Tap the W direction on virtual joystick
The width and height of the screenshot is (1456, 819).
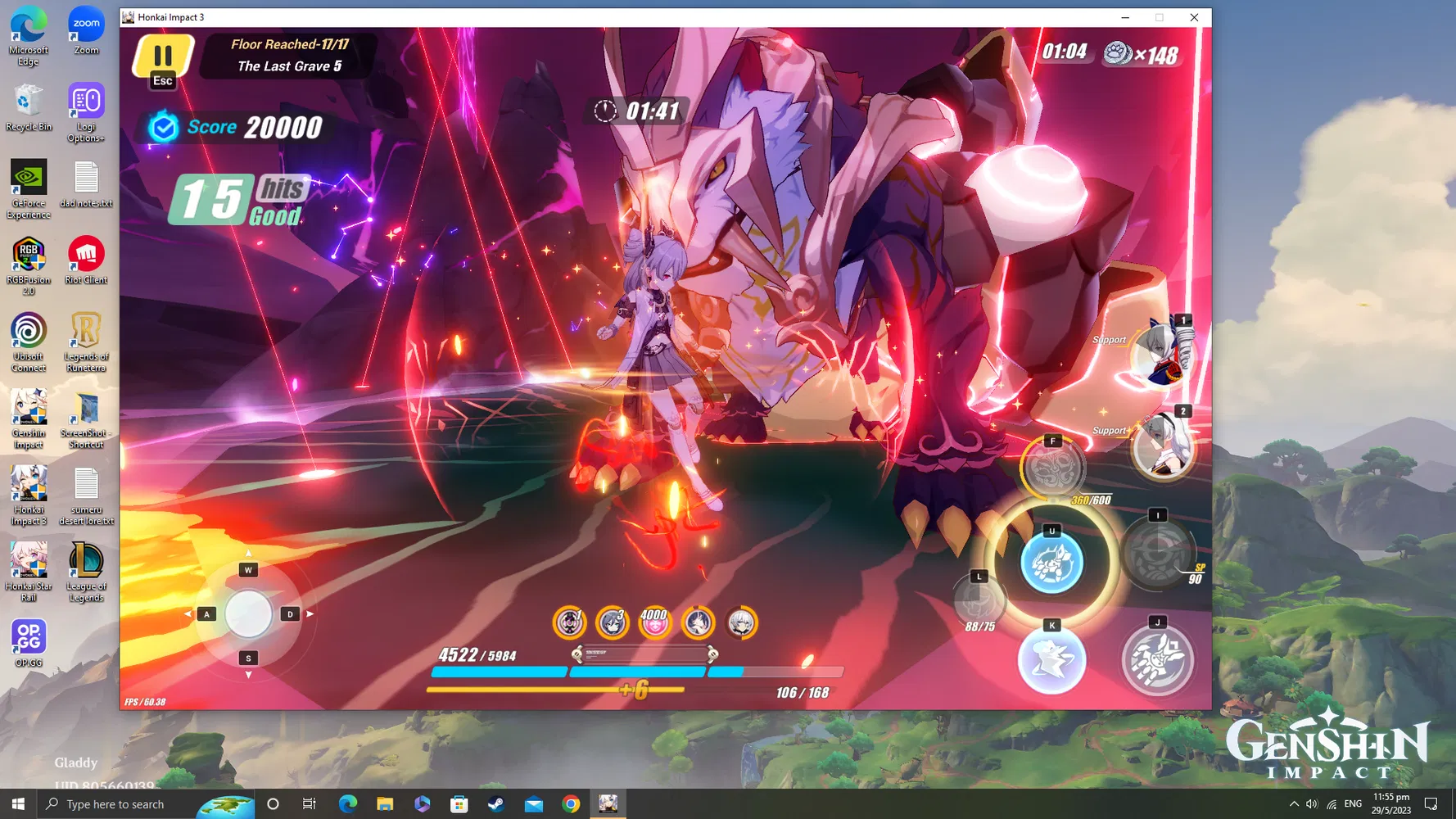(248, 569)
